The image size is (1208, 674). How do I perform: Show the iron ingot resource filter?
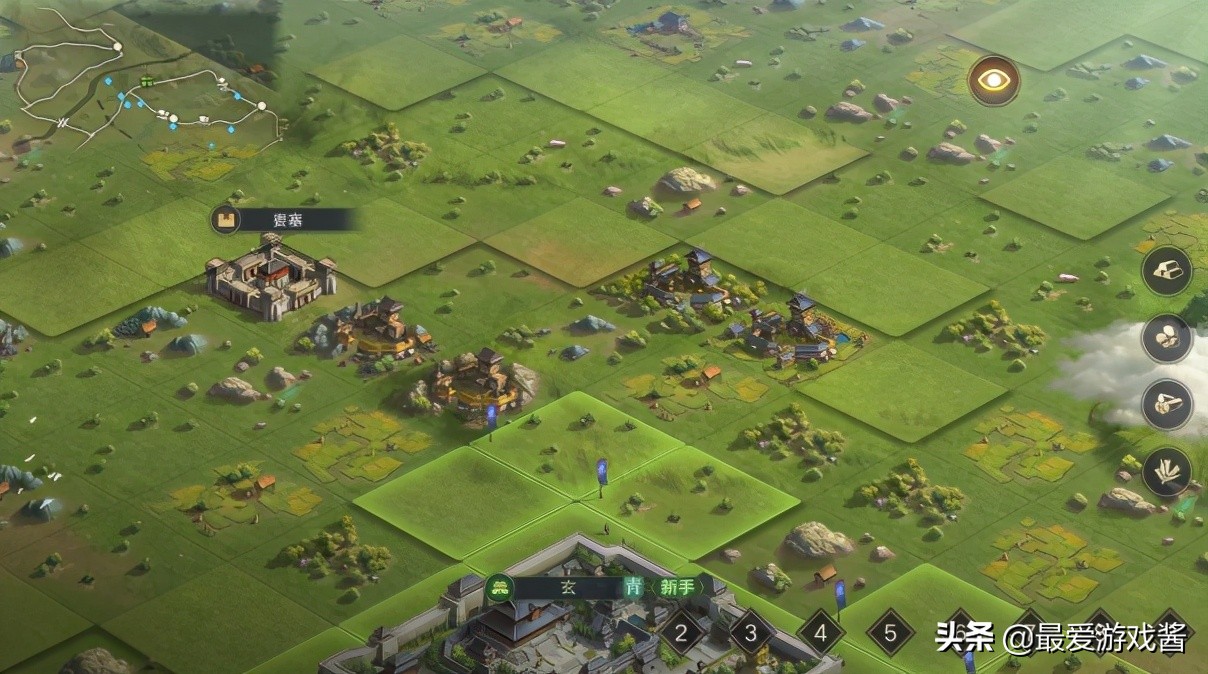click(1167, 270)
